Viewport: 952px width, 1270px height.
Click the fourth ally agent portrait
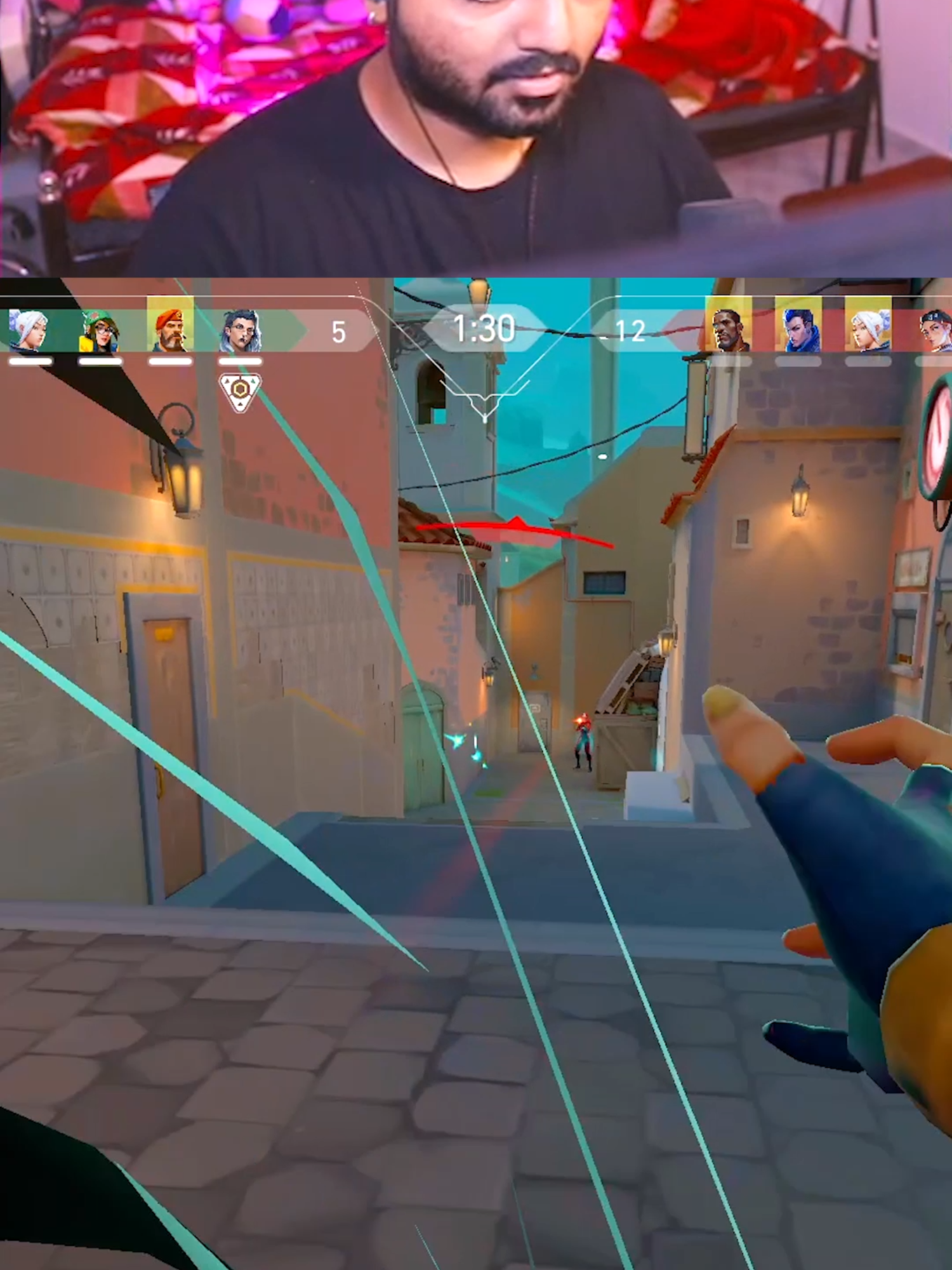pyautogui.click(x=241, y=329)
